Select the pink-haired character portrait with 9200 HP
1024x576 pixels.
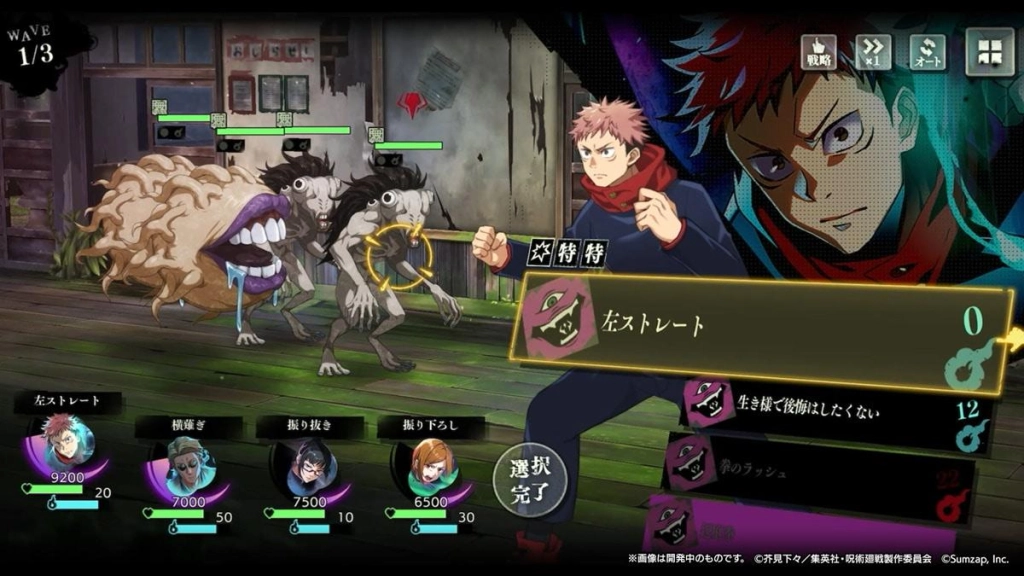(x=67, y=442)
